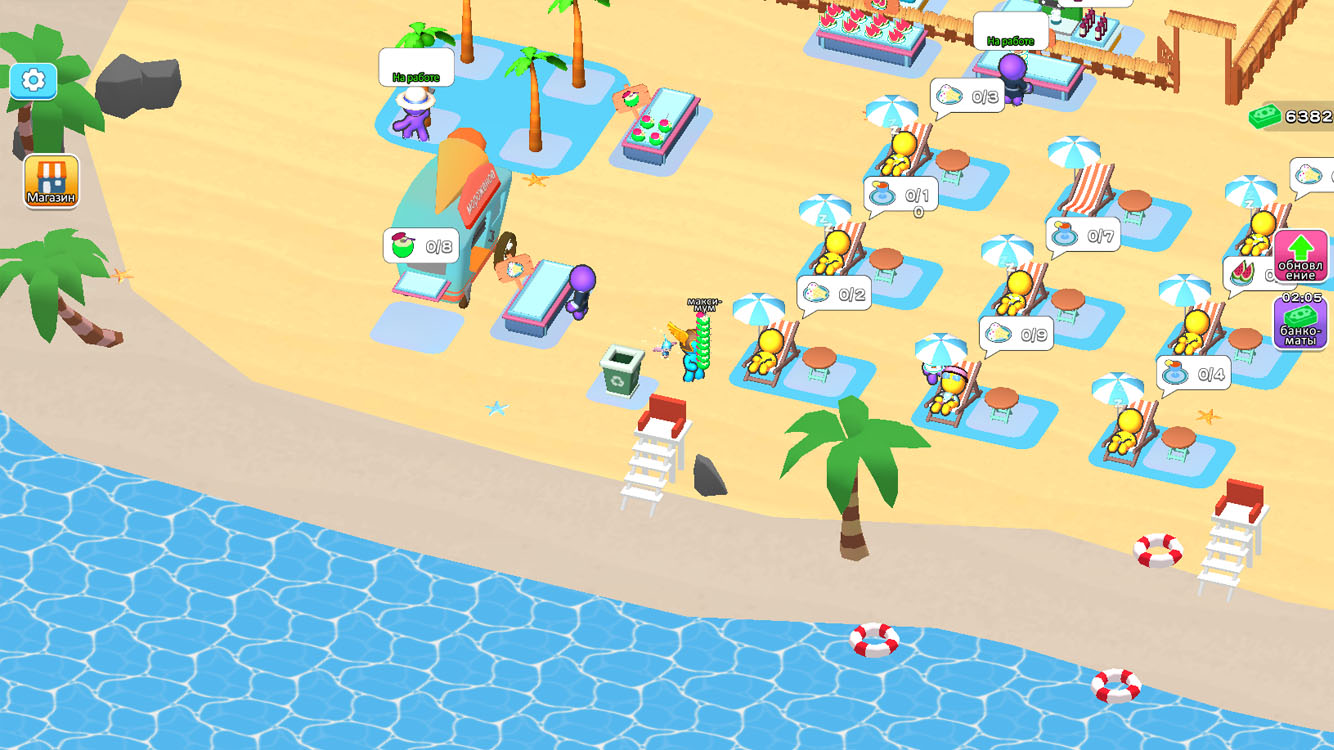
Task: Open the settings gear menu
Action: (33, 81)
